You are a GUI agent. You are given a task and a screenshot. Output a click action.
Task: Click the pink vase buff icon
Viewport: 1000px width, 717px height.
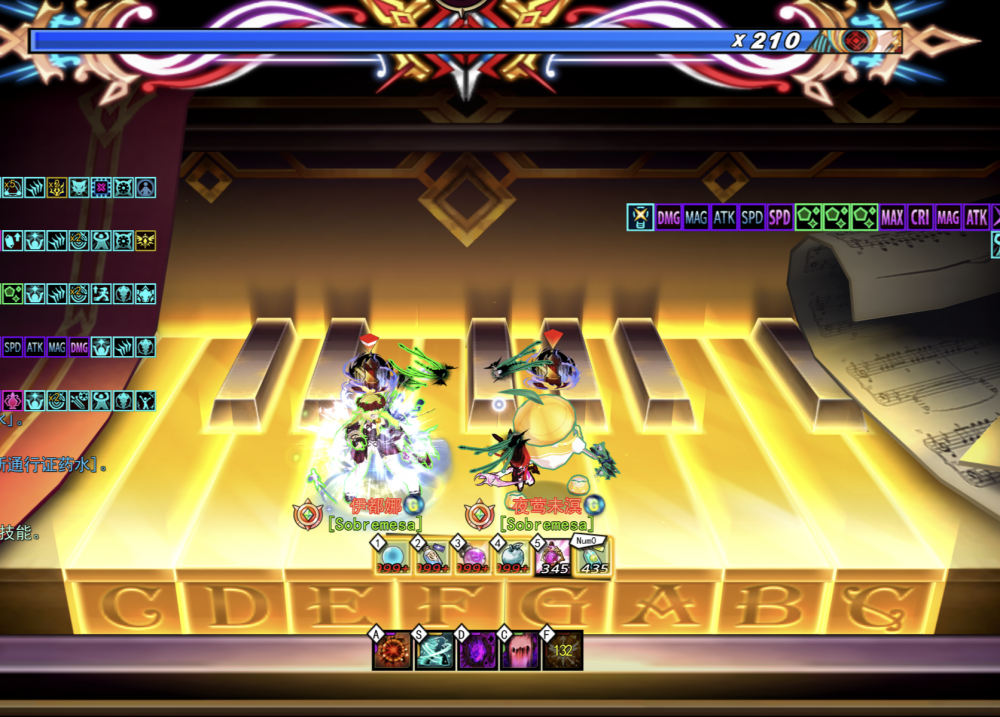[11, 400]
